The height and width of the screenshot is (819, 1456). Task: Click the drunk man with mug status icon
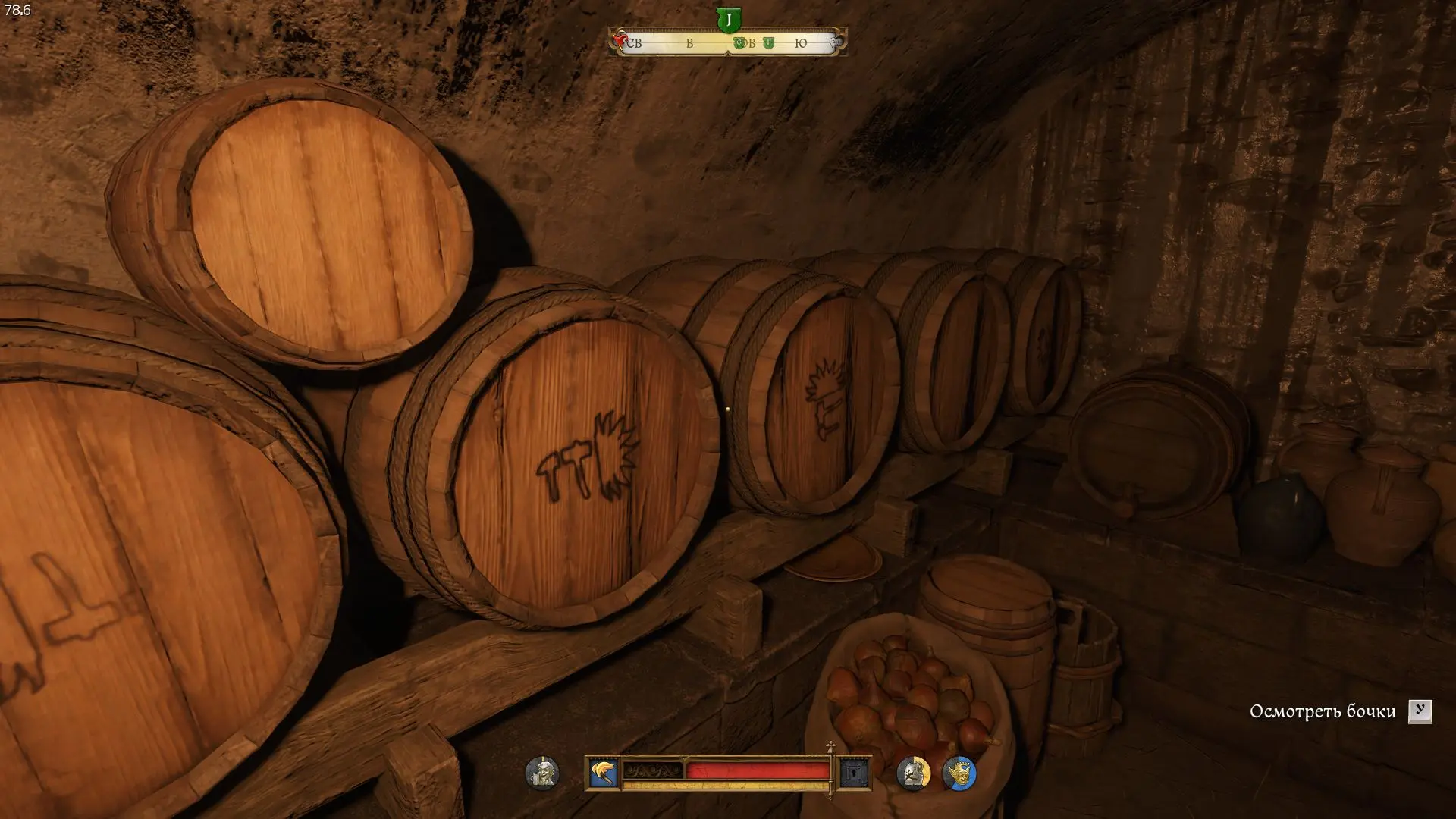click(542, 773)
